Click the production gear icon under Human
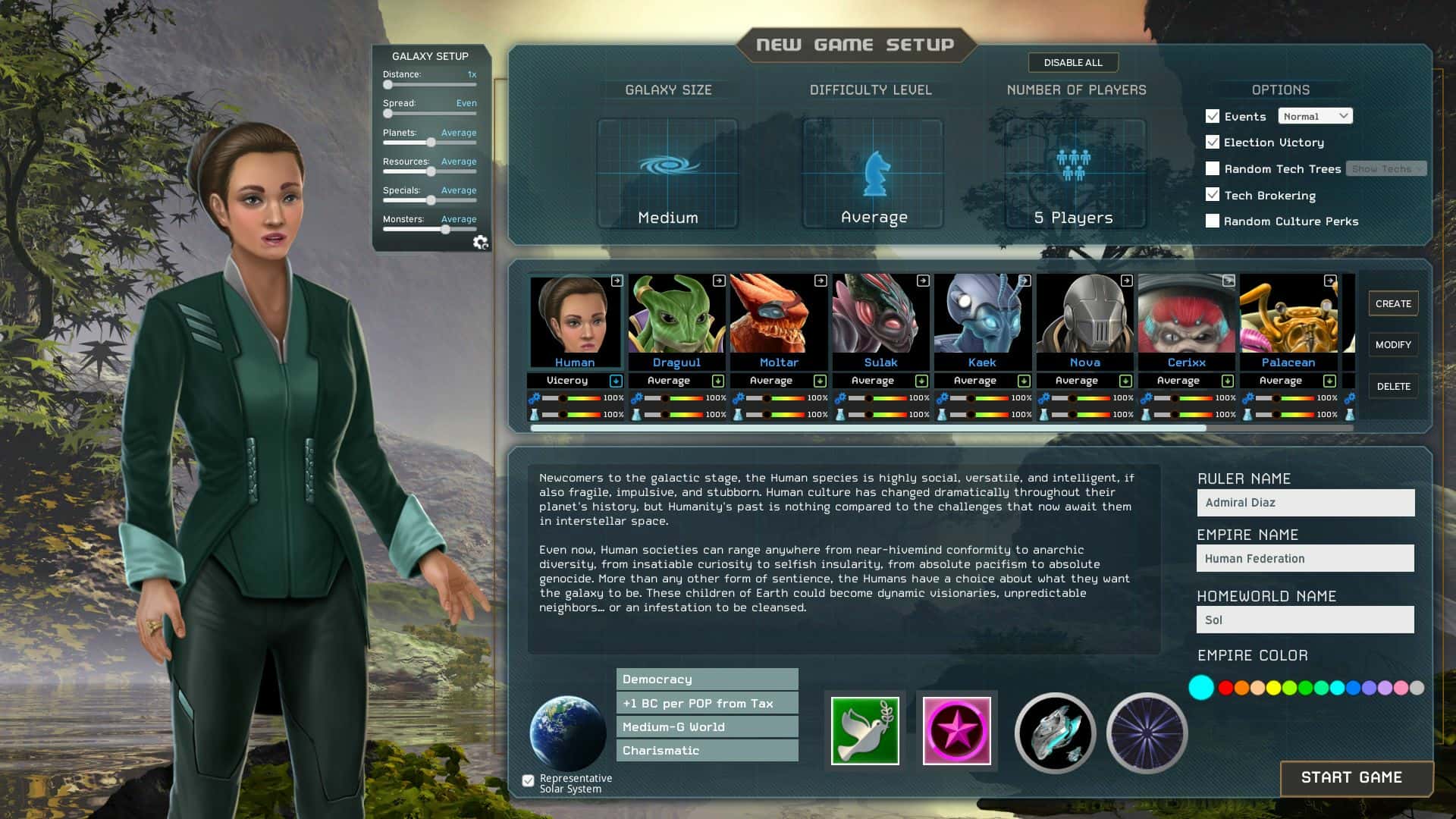This screenshot has height=819, width=1456. [x=535, y=397]
